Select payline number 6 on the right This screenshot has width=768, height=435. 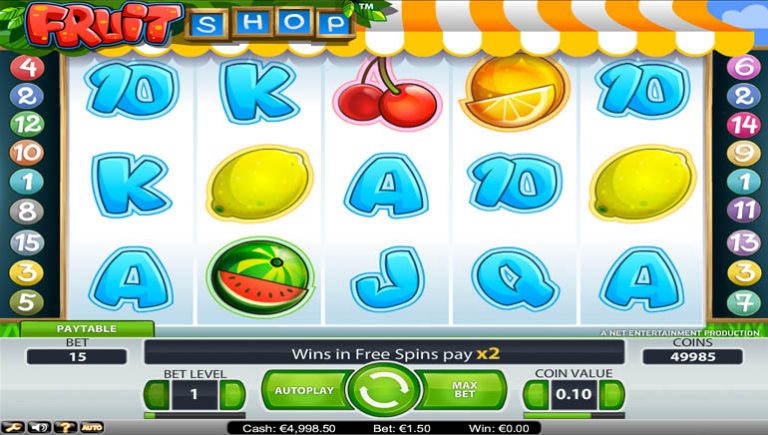pos(742,68)
